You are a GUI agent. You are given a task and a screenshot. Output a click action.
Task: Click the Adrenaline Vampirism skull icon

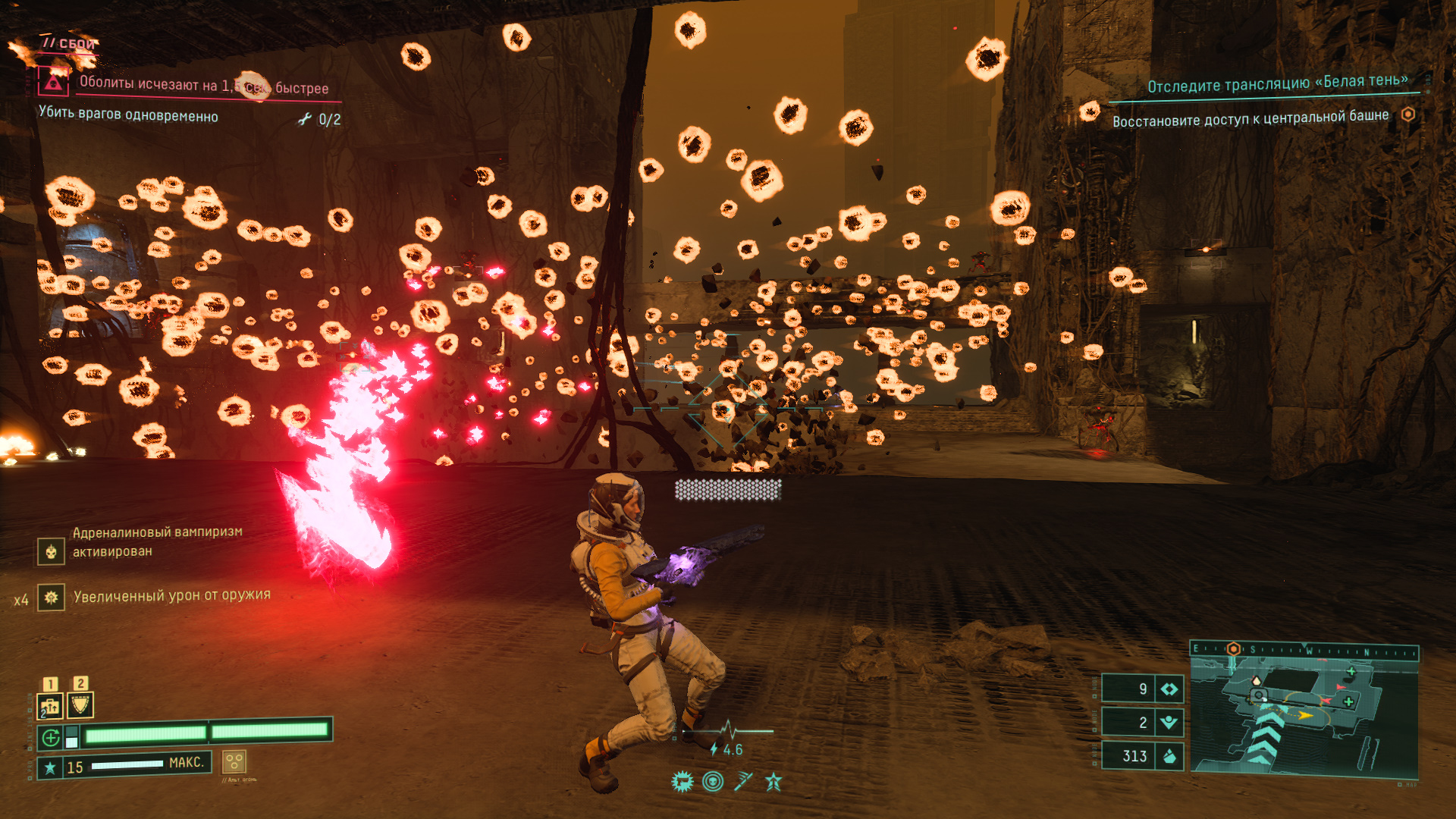point(51,551)
